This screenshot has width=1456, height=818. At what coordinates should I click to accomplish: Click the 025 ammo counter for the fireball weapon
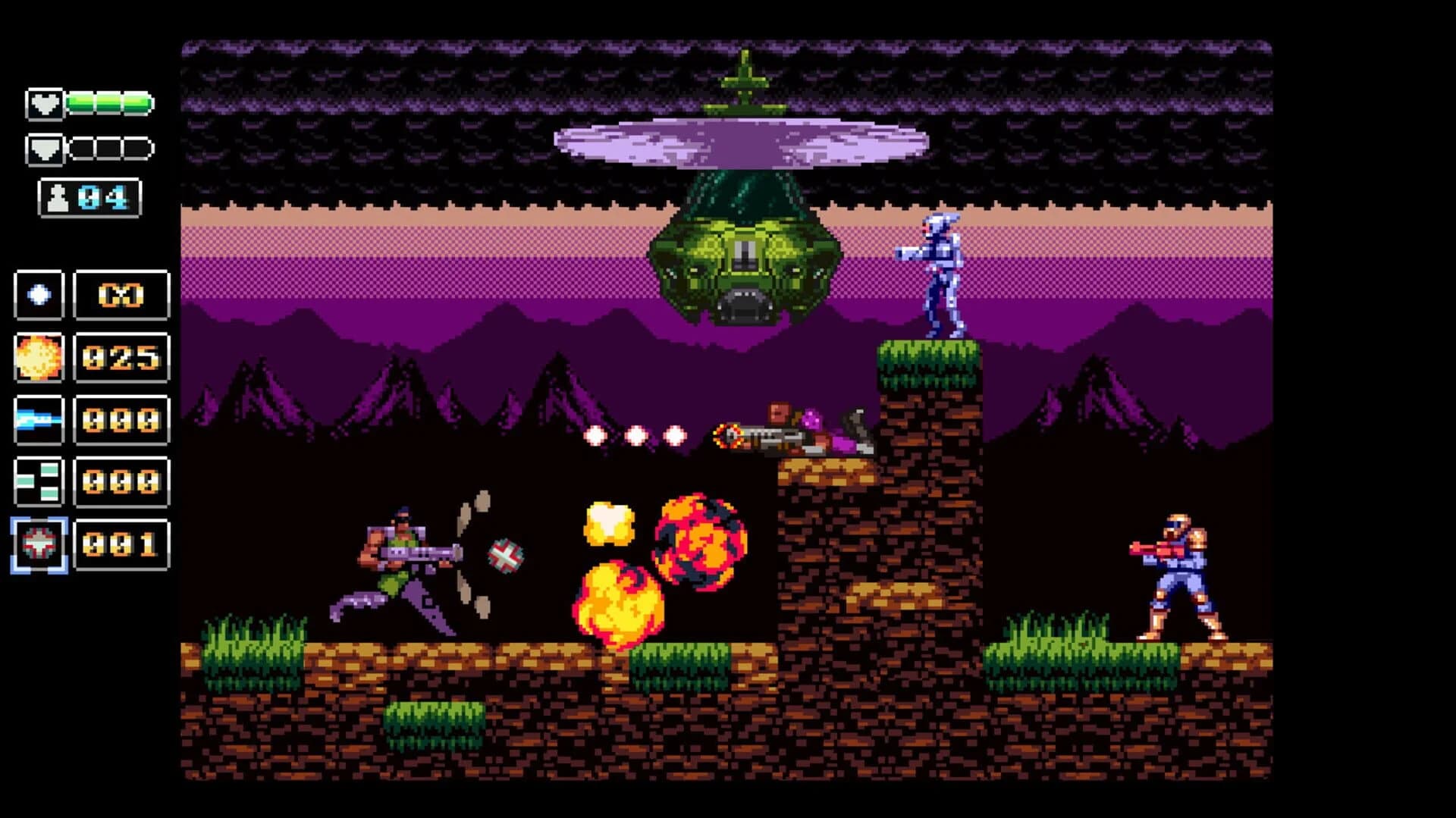pos(121,359)
